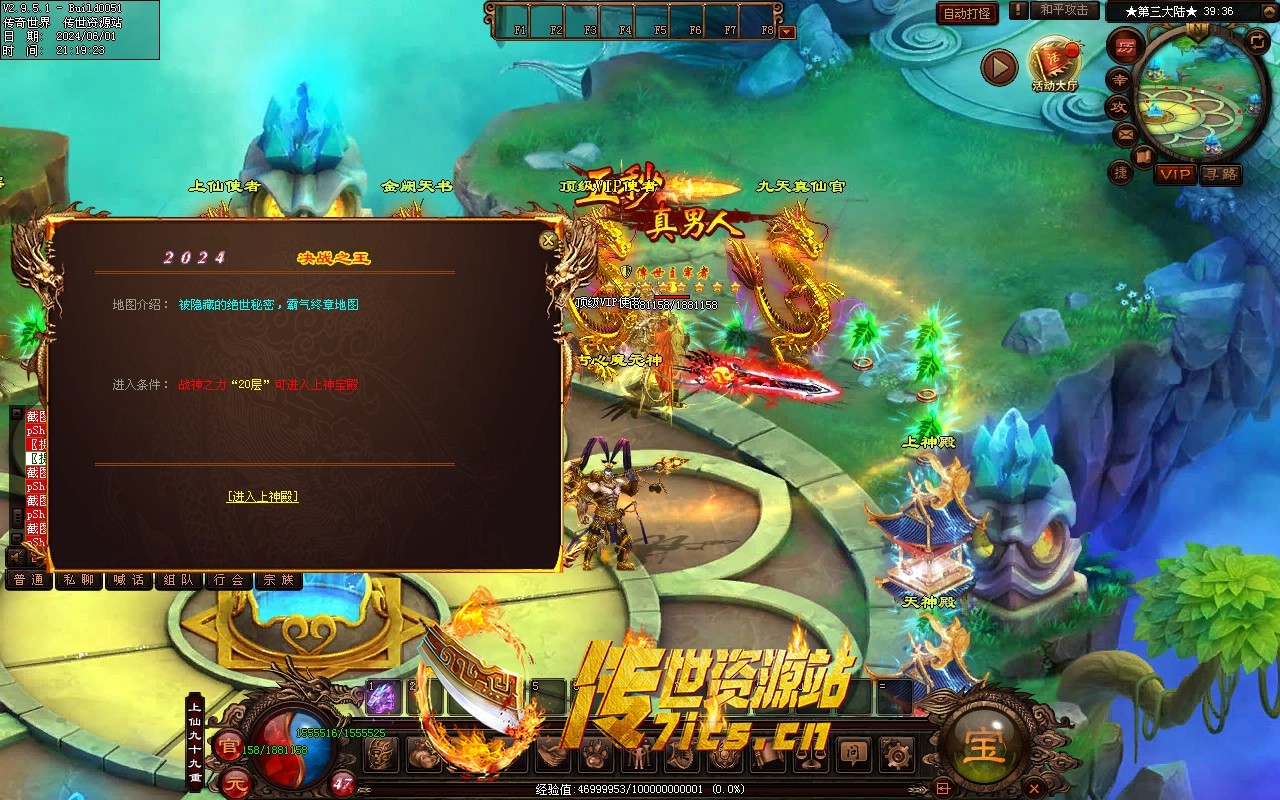Expand the F-key skill bar dropdown arrow
This screenshot has width=1280, height=800.
tap(787, 31)
